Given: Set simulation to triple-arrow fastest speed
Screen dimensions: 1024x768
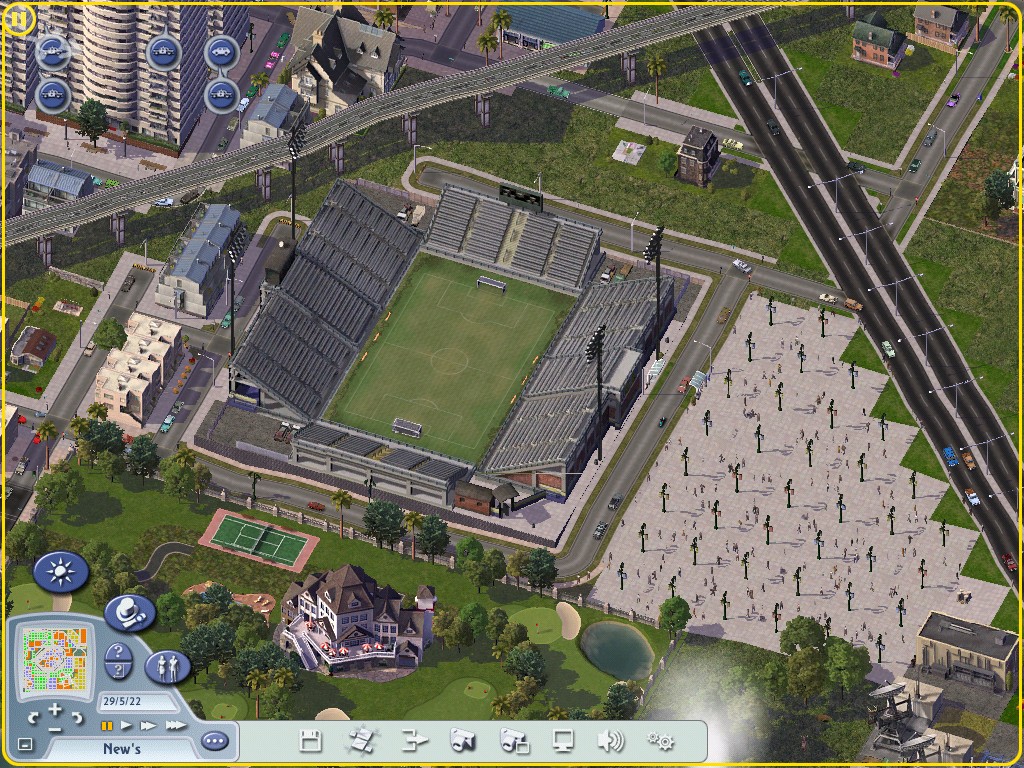Looking at the screenshot, I should (x=174, y=725).
